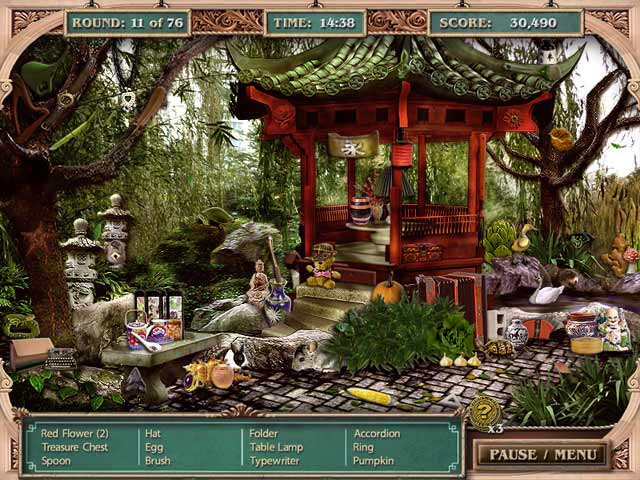640x480 pixels.
Task: Use the question mark hint coin
Action: coord(486,410)
